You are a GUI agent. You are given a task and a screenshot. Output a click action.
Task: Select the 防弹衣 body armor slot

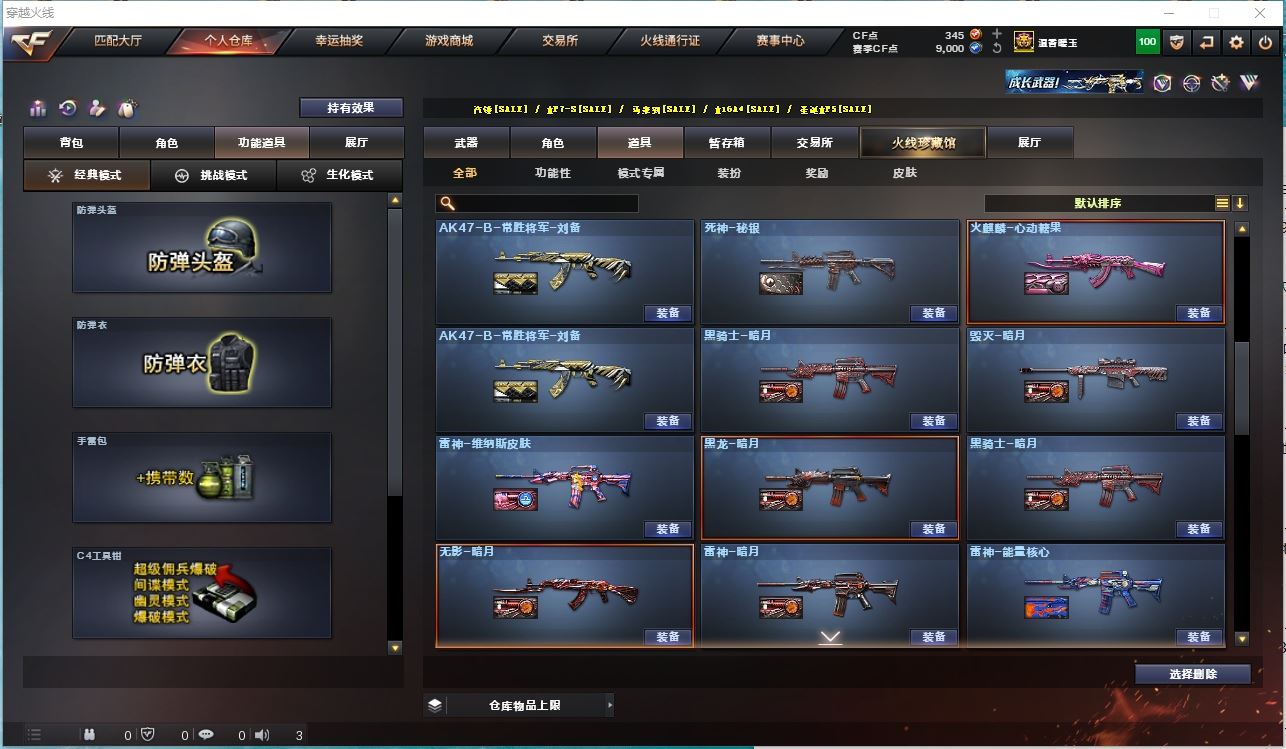201,362
